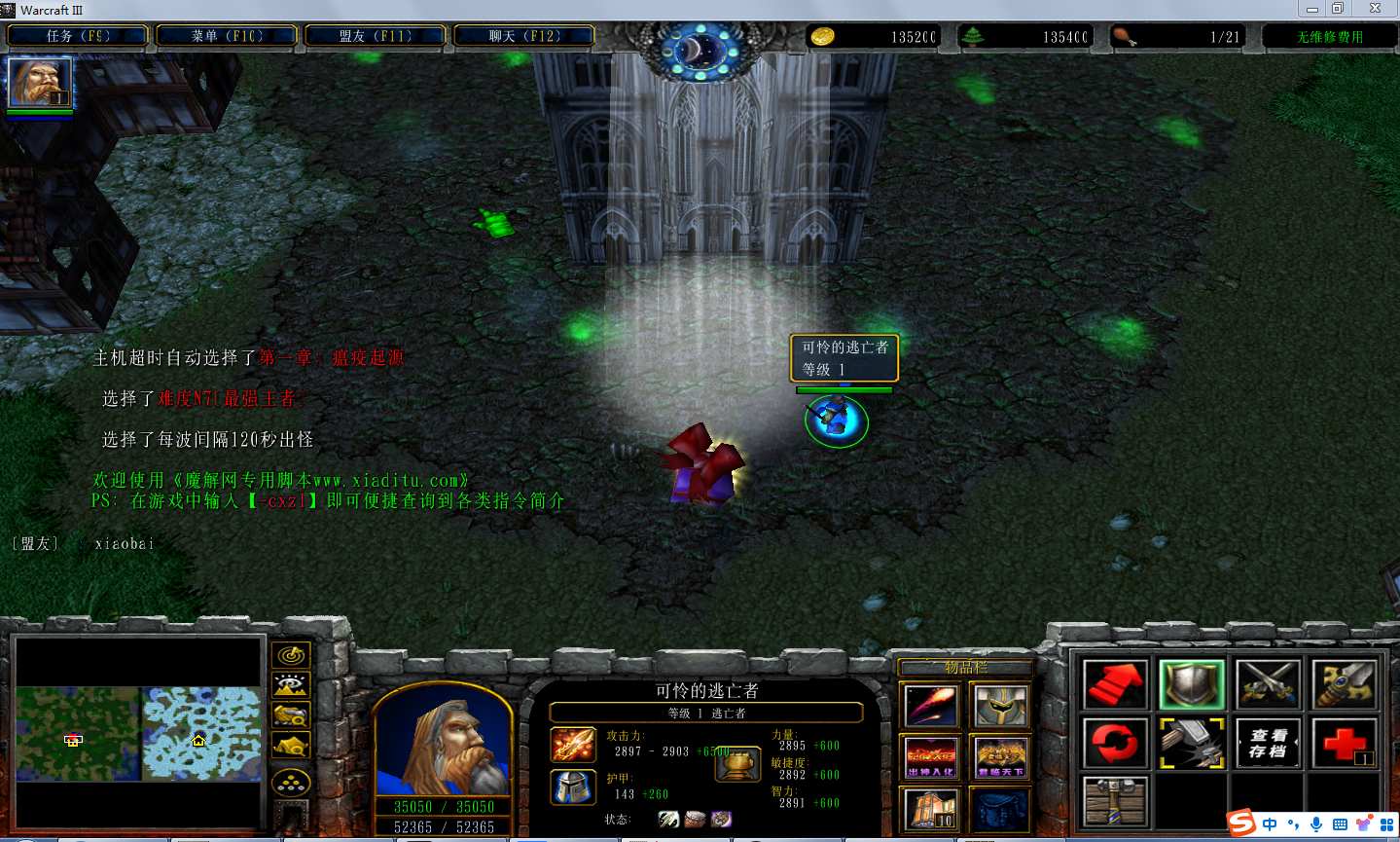The image size is (1400, 842).
Task: Choose the single sword command icon
Action: tap(1345, 684)
